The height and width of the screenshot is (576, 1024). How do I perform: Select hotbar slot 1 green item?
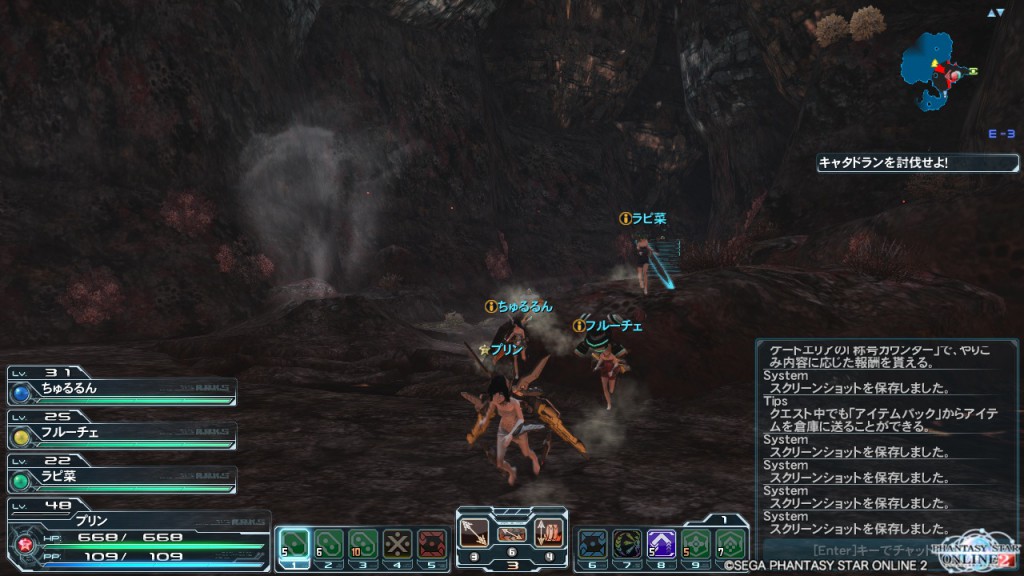pos(295,544)
